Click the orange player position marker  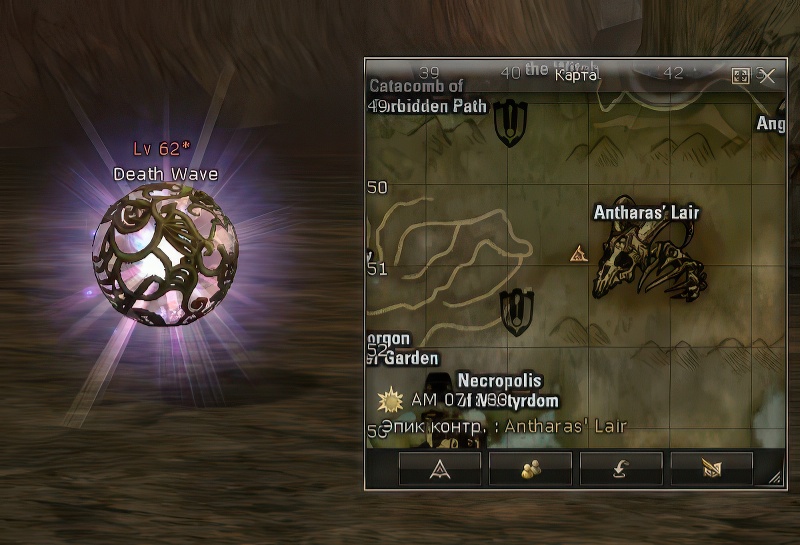(578, 254)
